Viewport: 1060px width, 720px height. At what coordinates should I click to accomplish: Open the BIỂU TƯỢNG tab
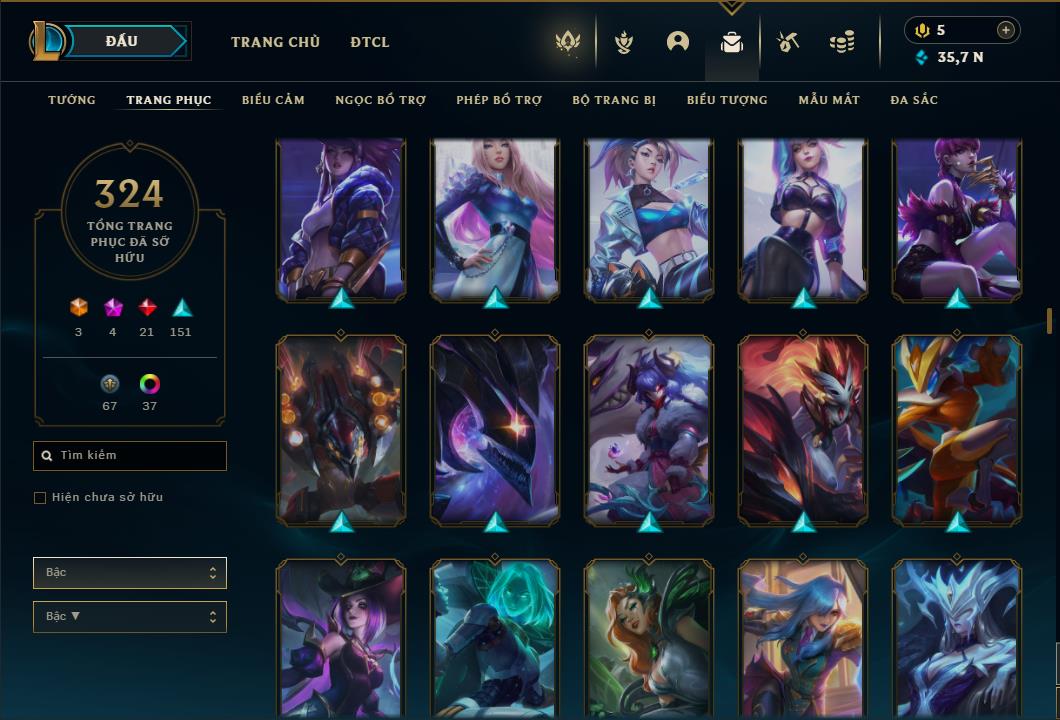727,100
